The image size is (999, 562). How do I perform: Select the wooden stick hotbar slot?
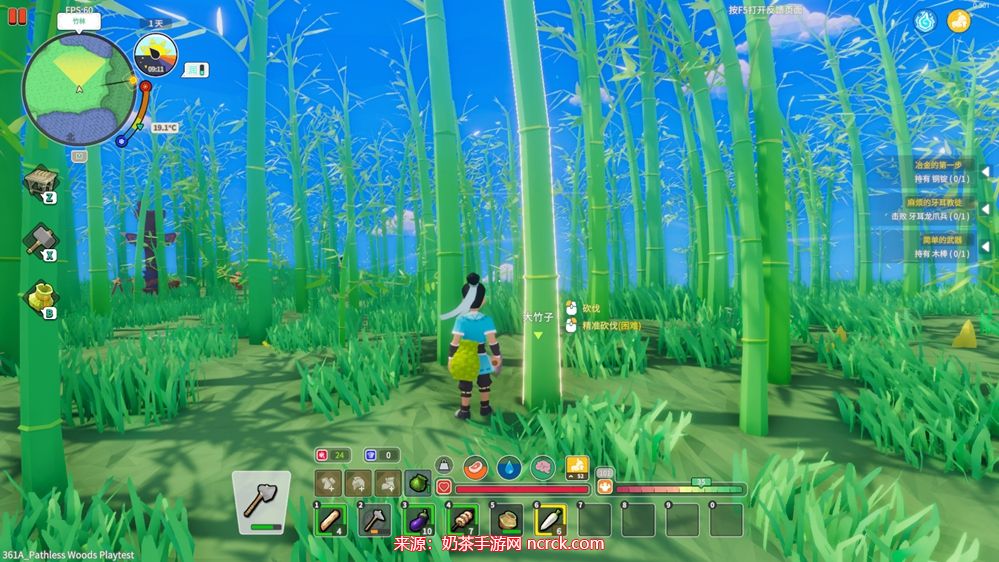coord(330,519)
